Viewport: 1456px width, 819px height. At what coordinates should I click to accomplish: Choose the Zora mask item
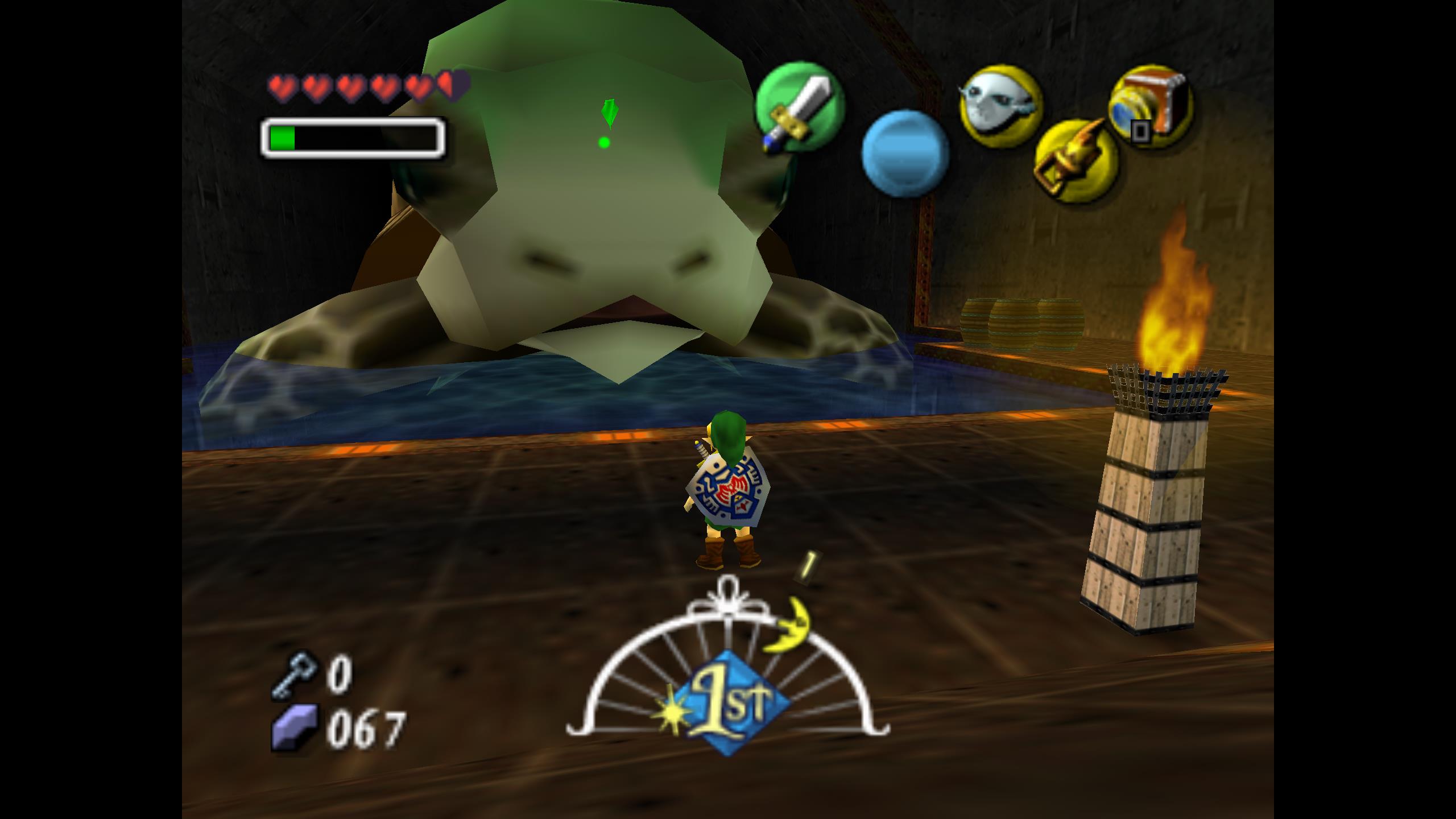tap(1000, 107)
